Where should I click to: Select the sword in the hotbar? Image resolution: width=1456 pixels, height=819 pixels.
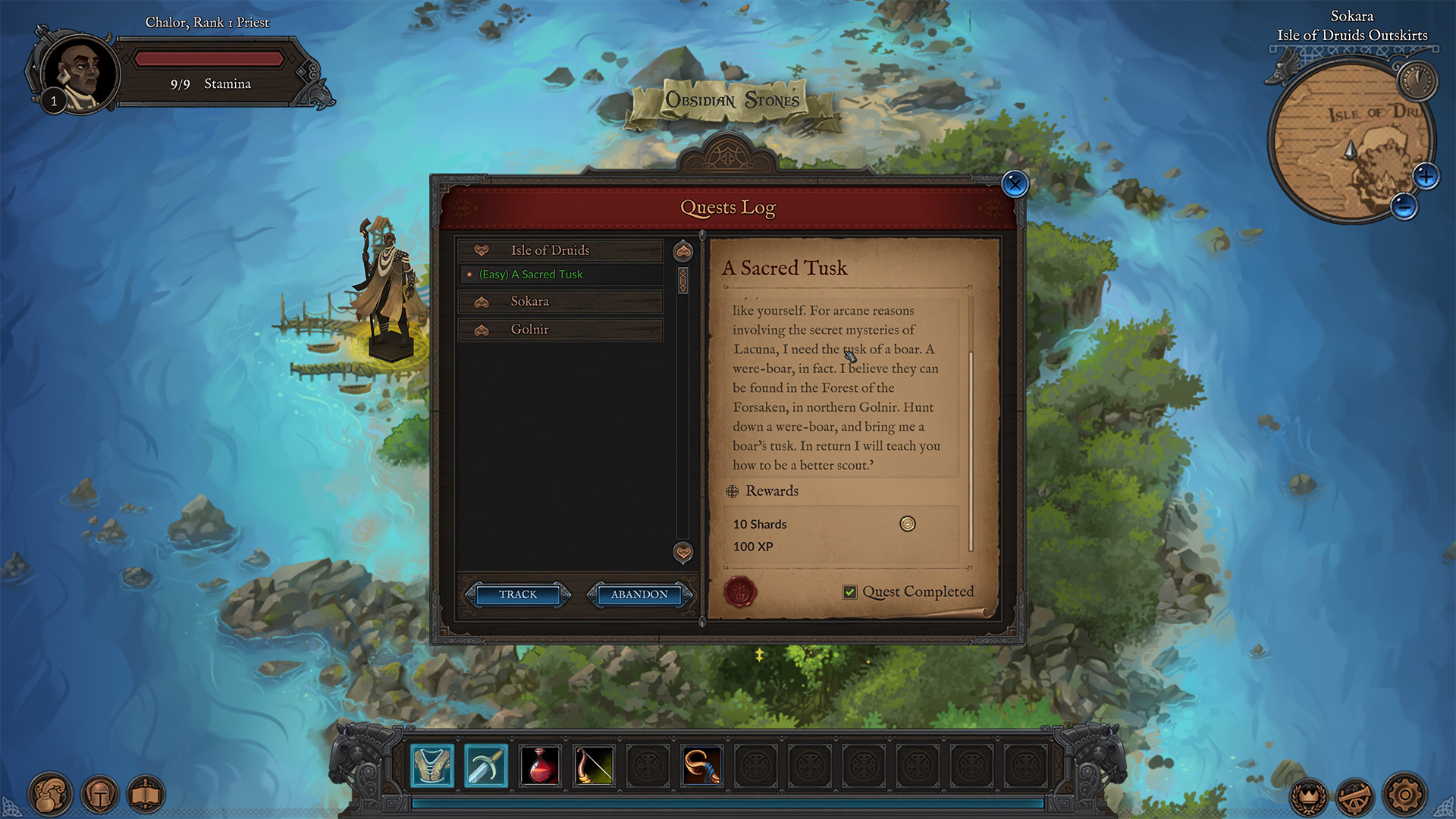[x=485, y=766]
